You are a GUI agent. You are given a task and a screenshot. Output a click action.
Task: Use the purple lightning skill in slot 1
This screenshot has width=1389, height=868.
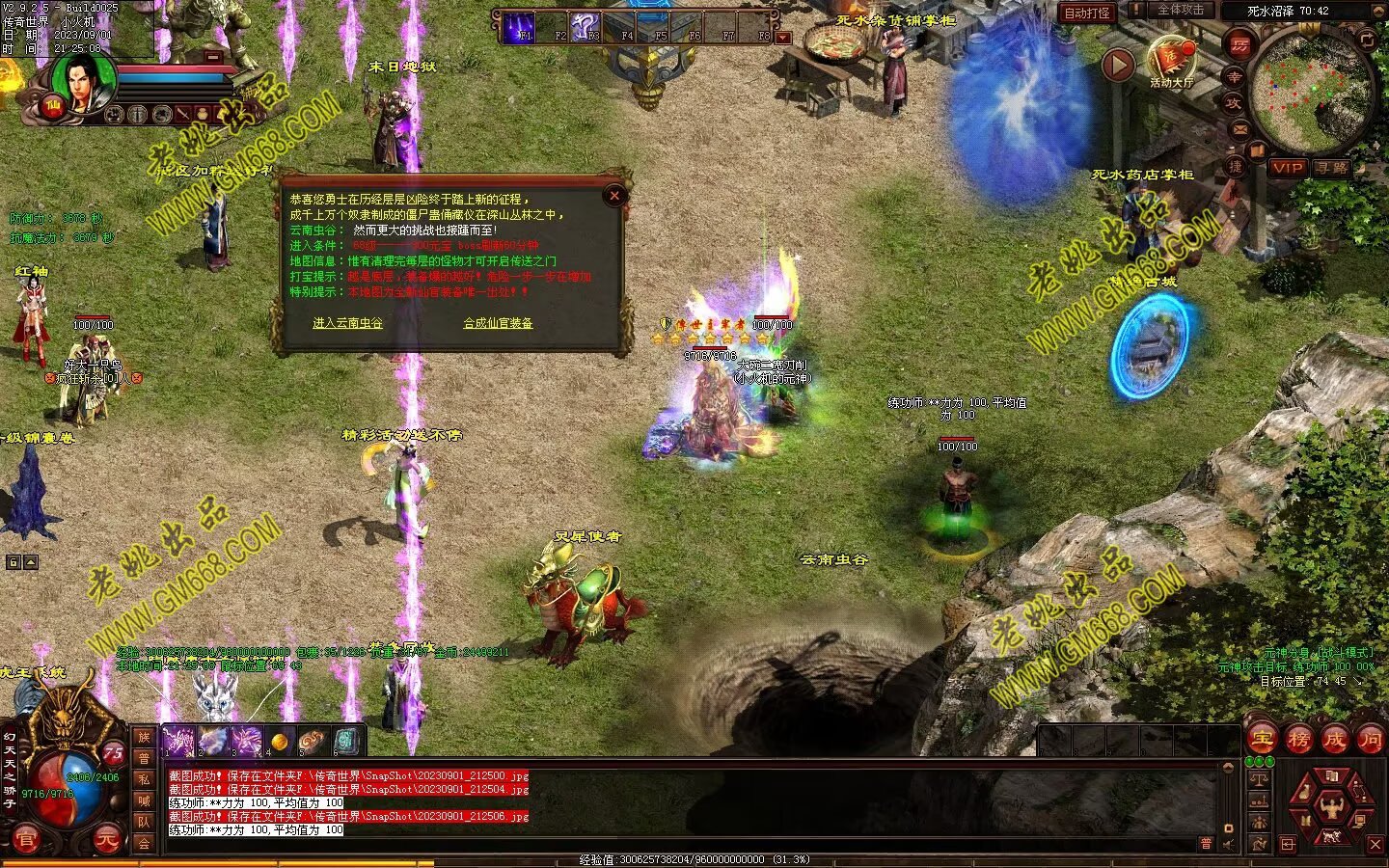[179, 742]
